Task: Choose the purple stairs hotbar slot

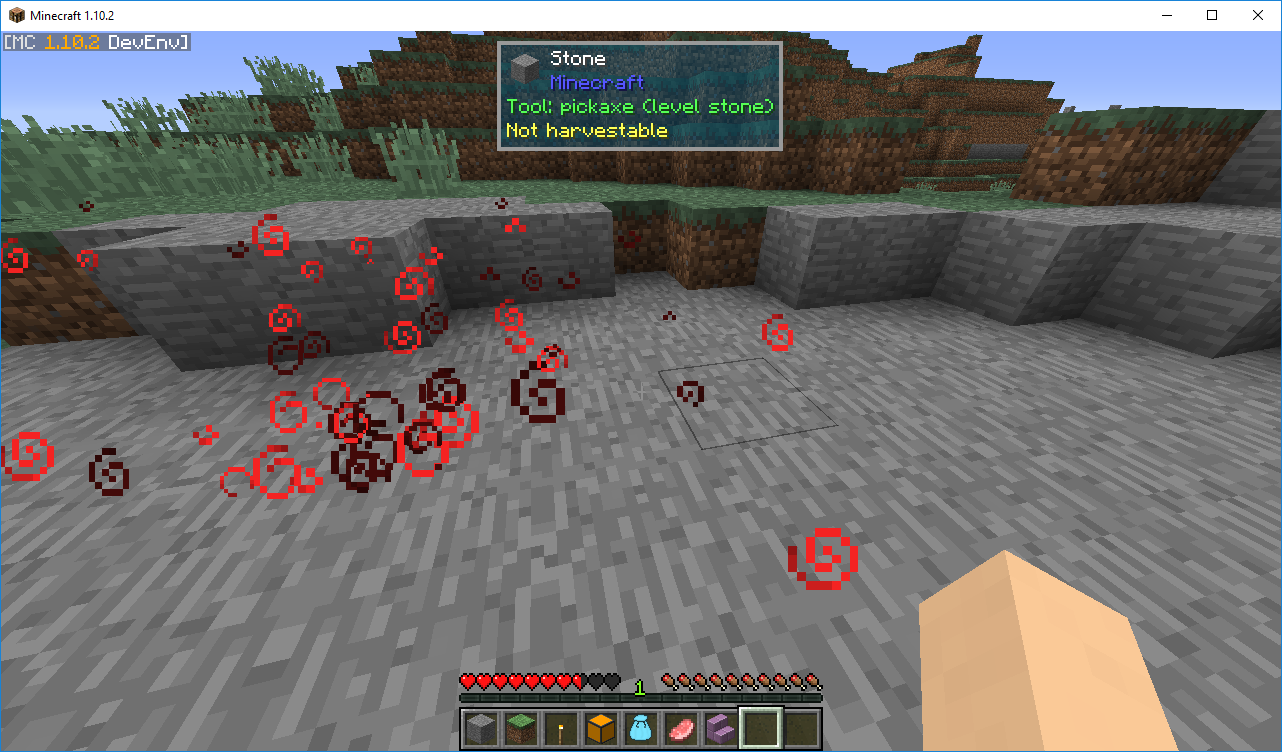Action: click(721, 728)
